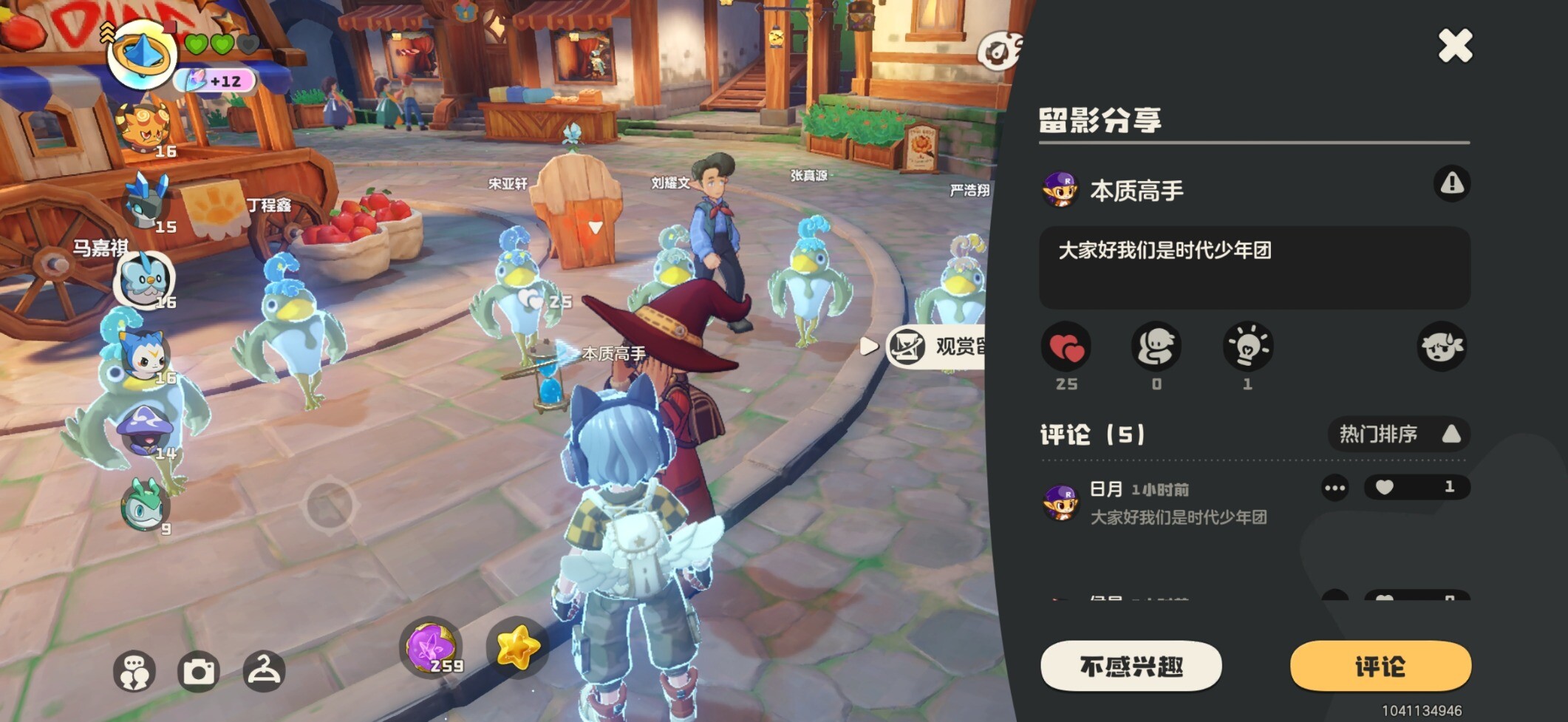Choose the 不感兴趣 button
The height and width of the screenshot is (722, 1568).
pos(1131,666)
